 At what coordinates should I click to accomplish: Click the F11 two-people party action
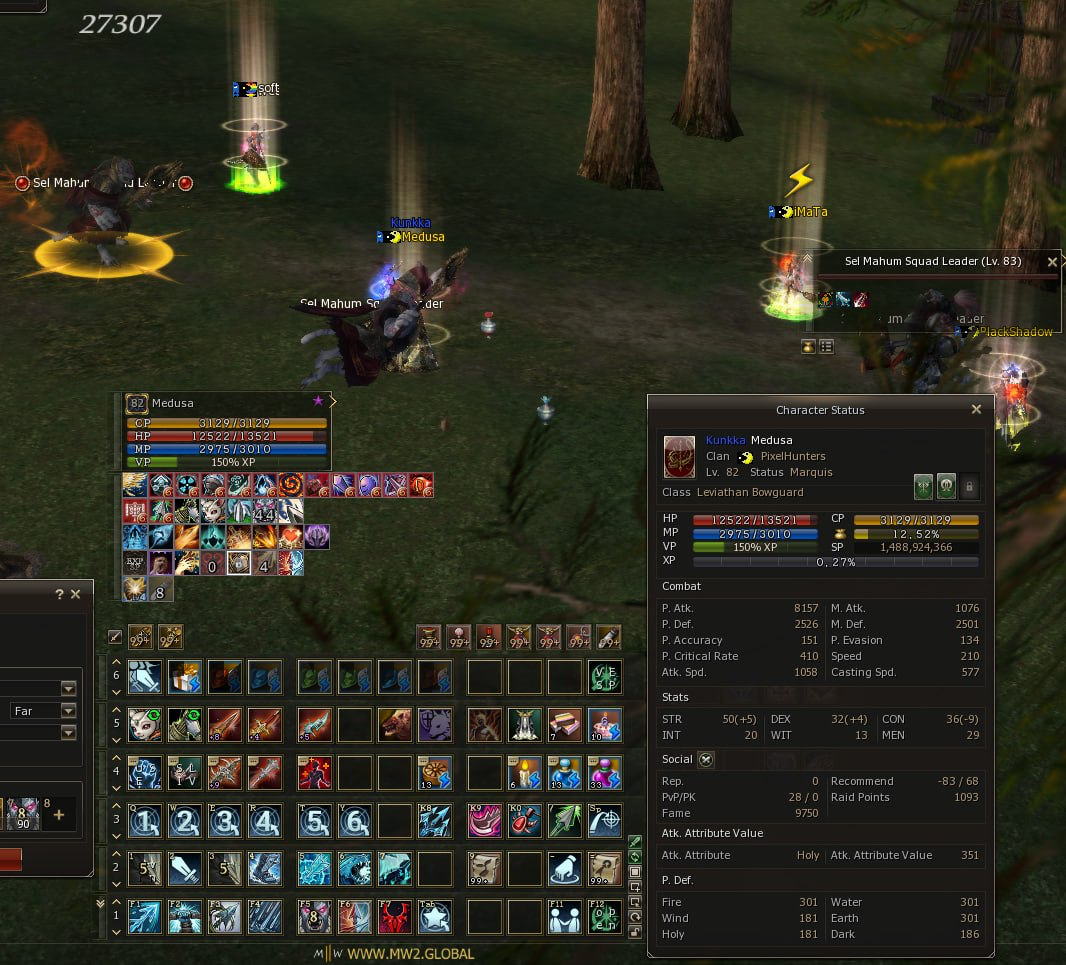click(x=566, y=916)
